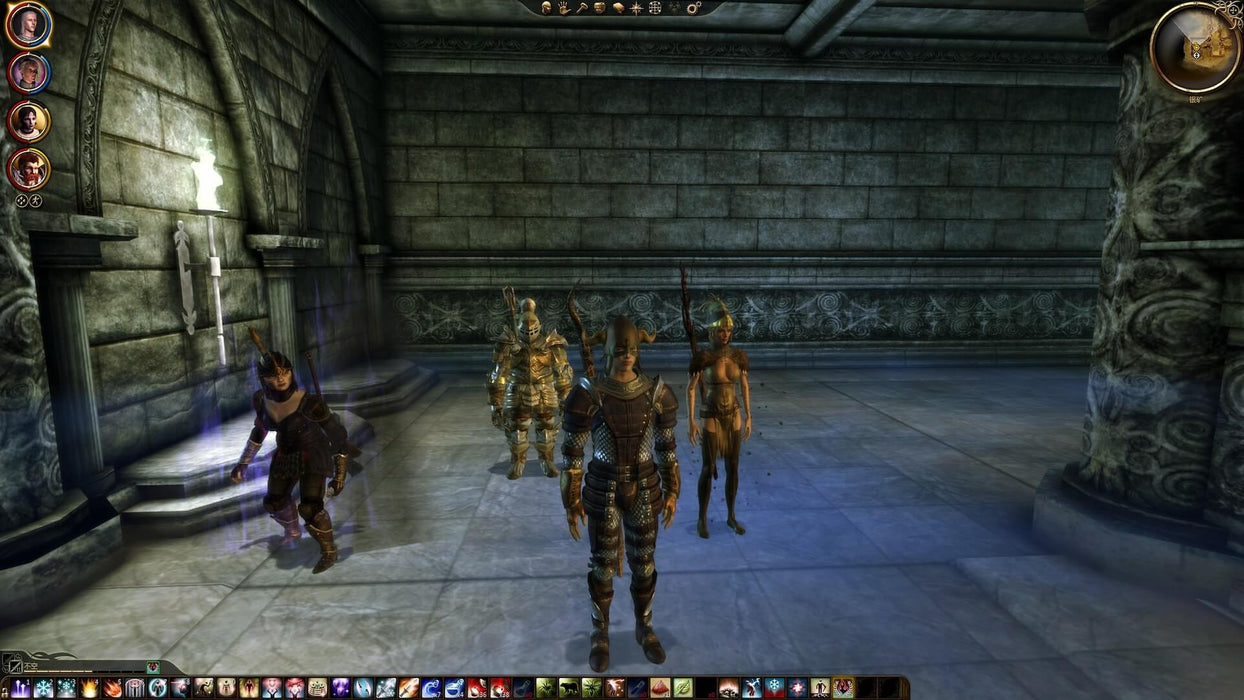
Task: Open the grid-shaped tactics icon
Action: [655, 8]
